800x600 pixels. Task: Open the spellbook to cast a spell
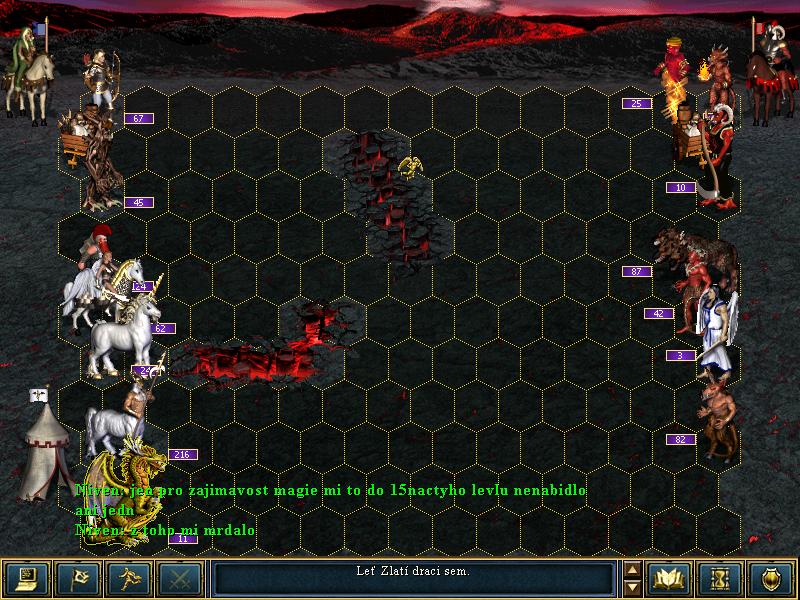coord(670,578)
